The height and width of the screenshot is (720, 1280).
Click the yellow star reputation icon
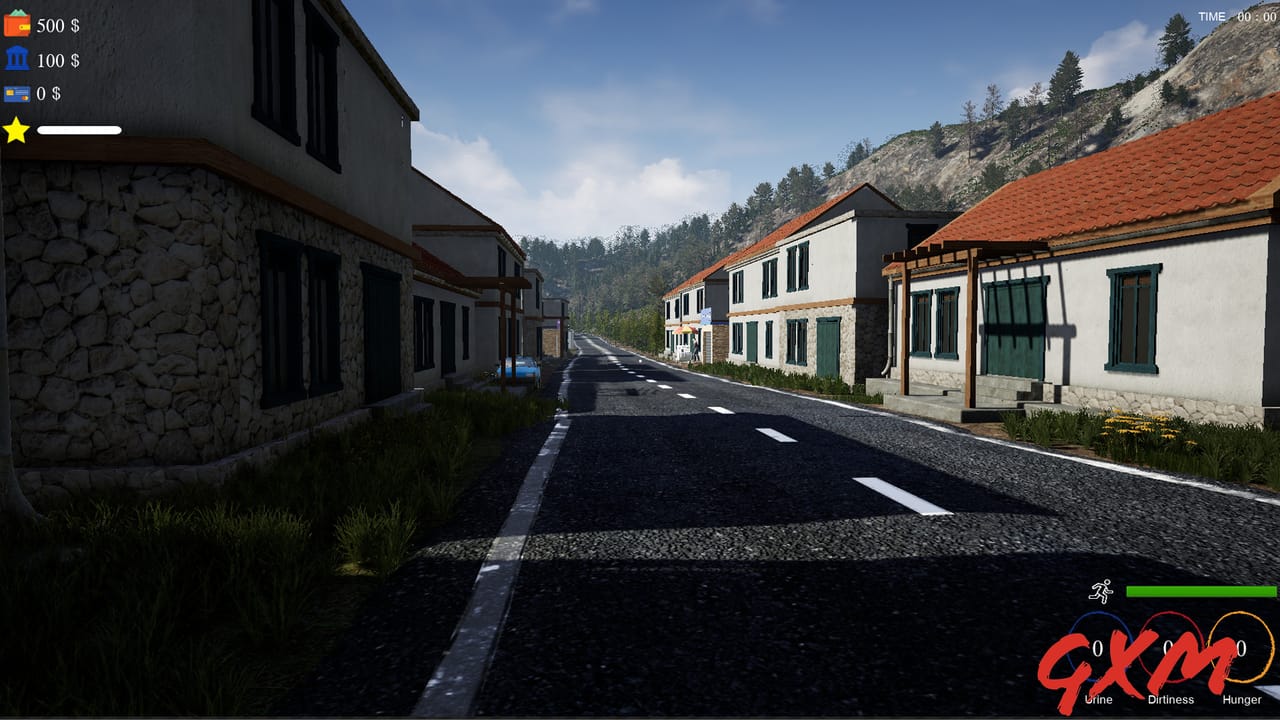tap(17, 130)
